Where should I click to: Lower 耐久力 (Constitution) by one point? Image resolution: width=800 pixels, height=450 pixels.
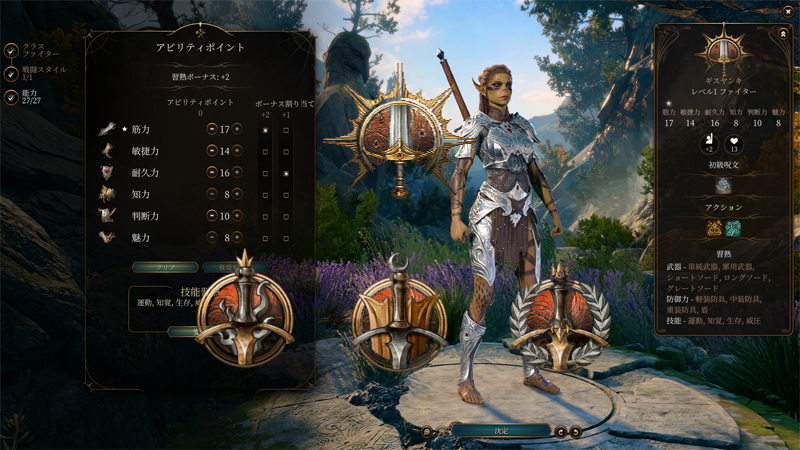pos(211,173)
